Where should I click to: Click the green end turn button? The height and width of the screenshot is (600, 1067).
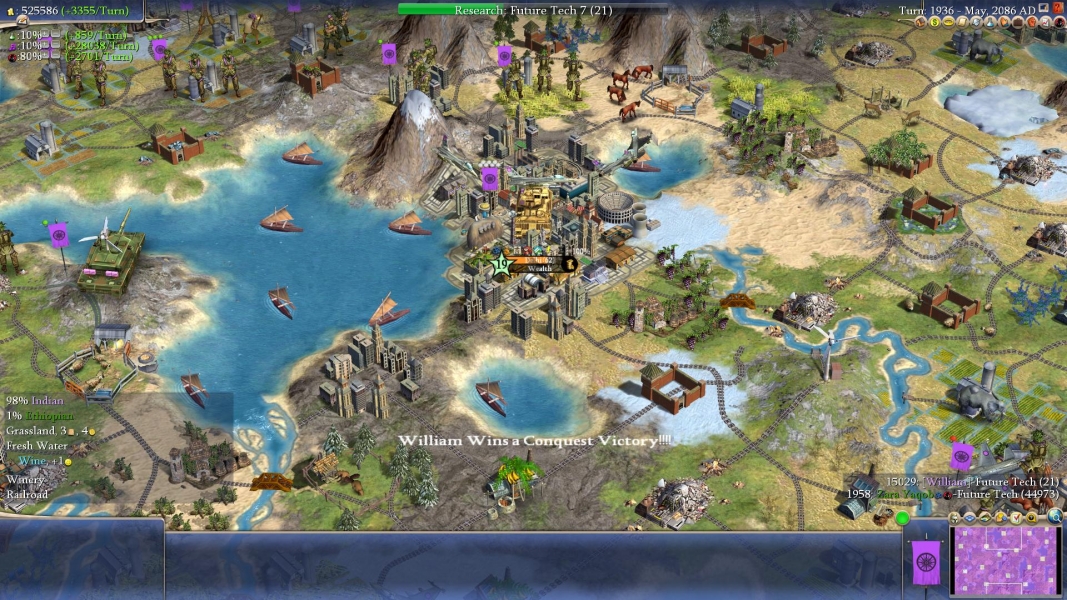902,518
